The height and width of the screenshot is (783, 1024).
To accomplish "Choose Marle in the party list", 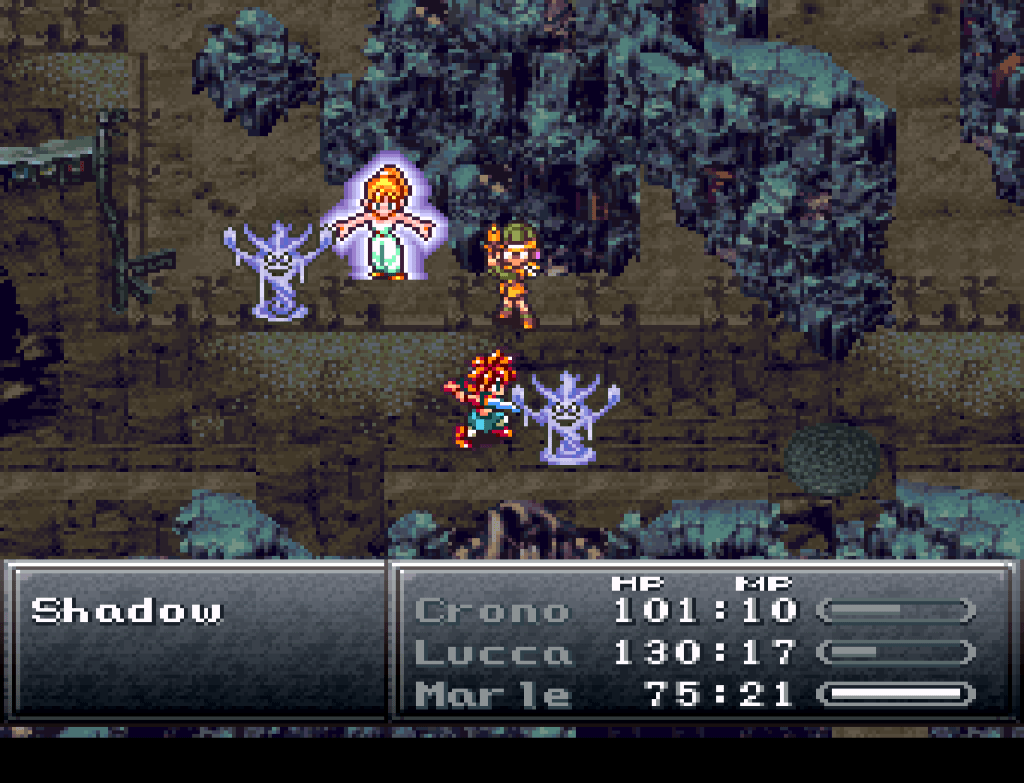I will tap(492, 694).
